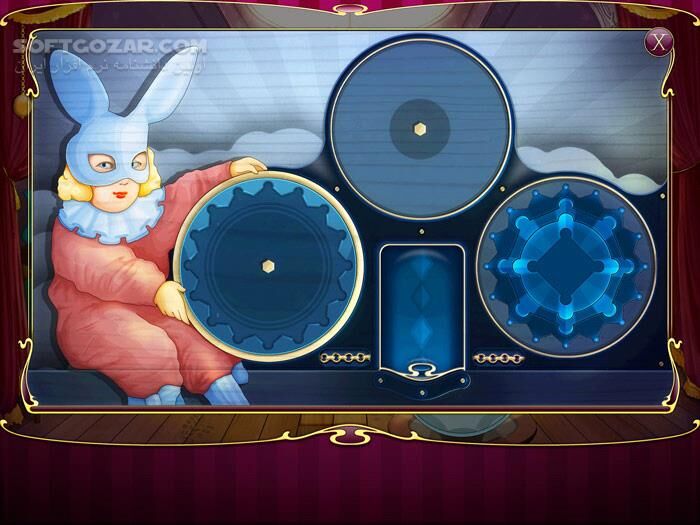Screen dimensions: 700x525
Task: Select the right glowing blue gear disc
Action: click(x=565, y=265)
